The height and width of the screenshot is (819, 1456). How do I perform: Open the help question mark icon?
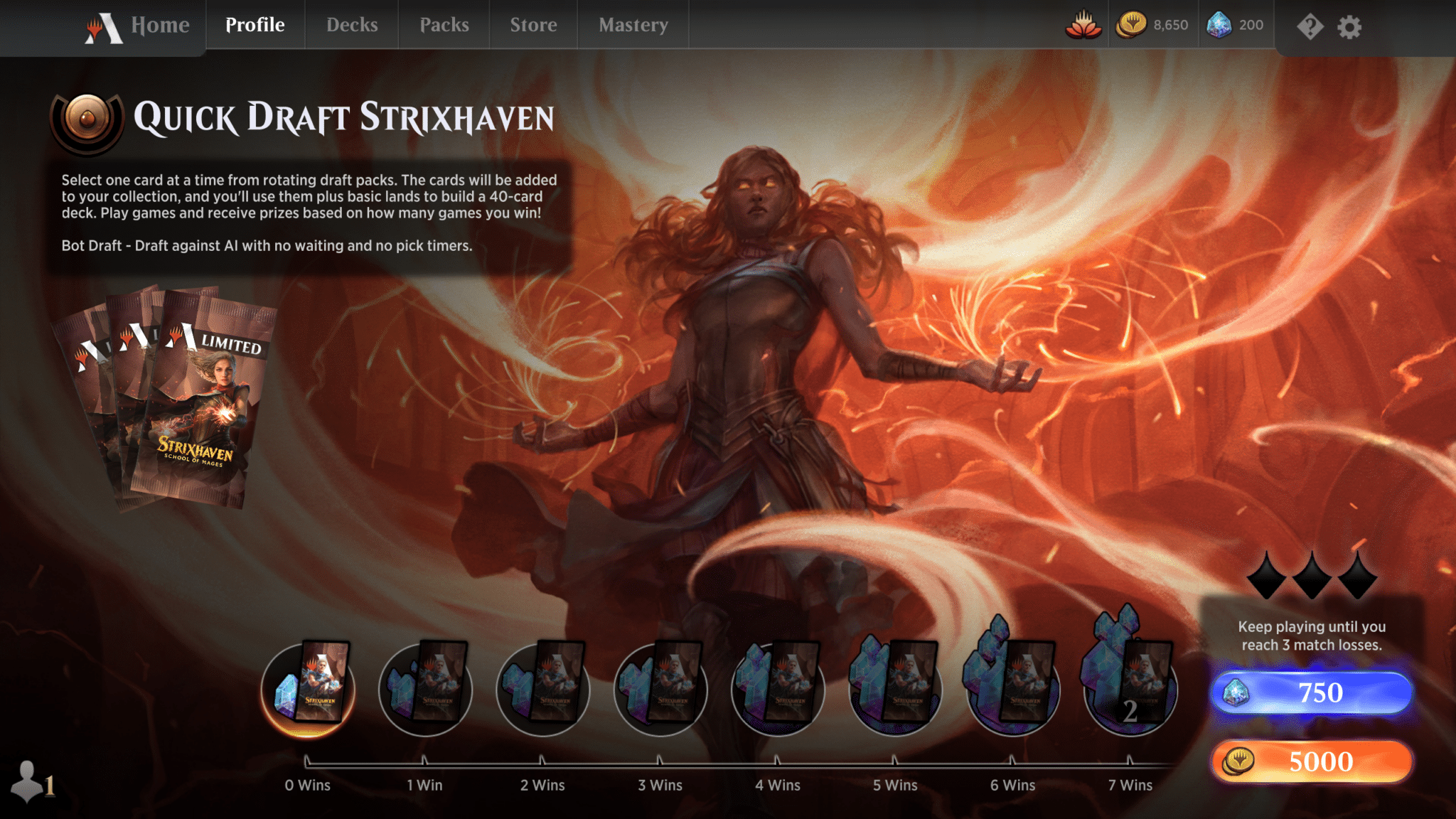point(1310,27)
